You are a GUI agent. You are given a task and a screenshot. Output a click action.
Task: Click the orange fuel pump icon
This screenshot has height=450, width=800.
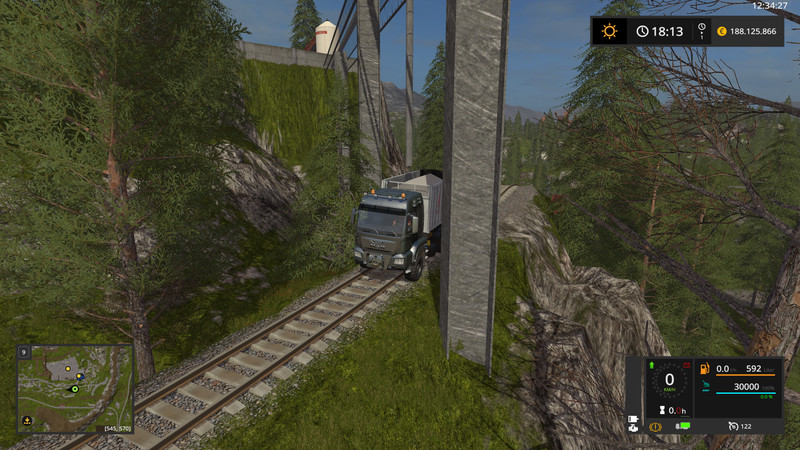click(x=706, y=368)
